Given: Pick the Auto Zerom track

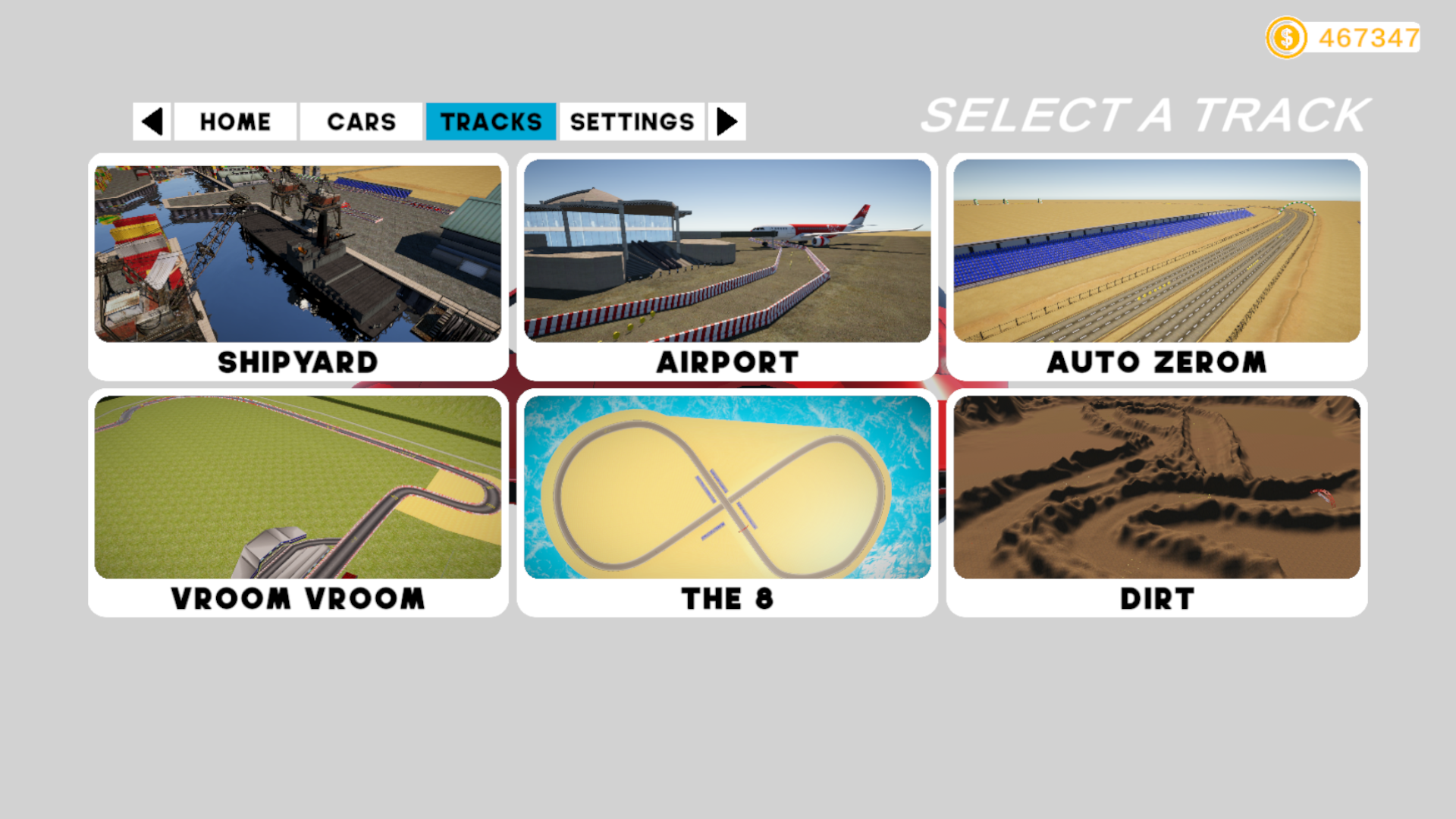Looking at the screenshot, I should click(1156, 265).
